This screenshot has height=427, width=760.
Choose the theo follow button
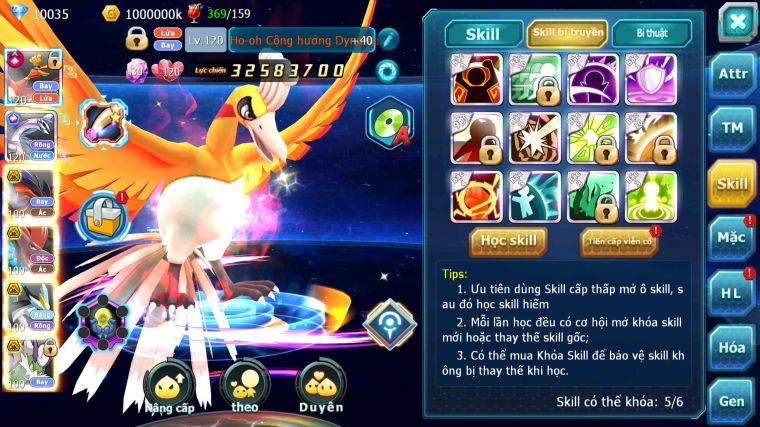(244, 386)
